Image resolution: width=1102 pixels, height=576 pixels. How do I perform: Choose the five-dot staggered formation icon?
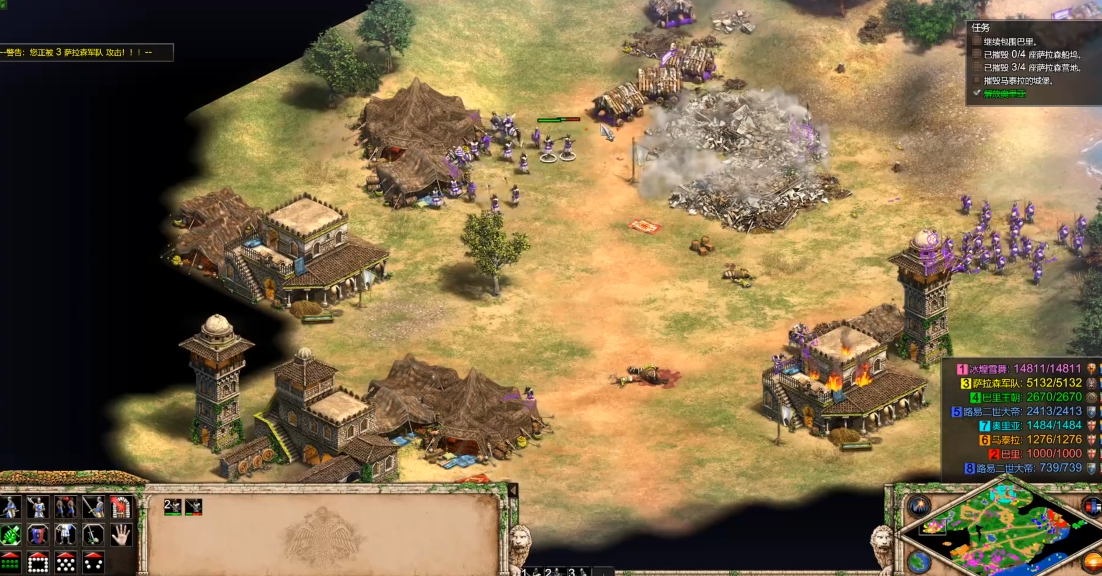pos(66,561)
